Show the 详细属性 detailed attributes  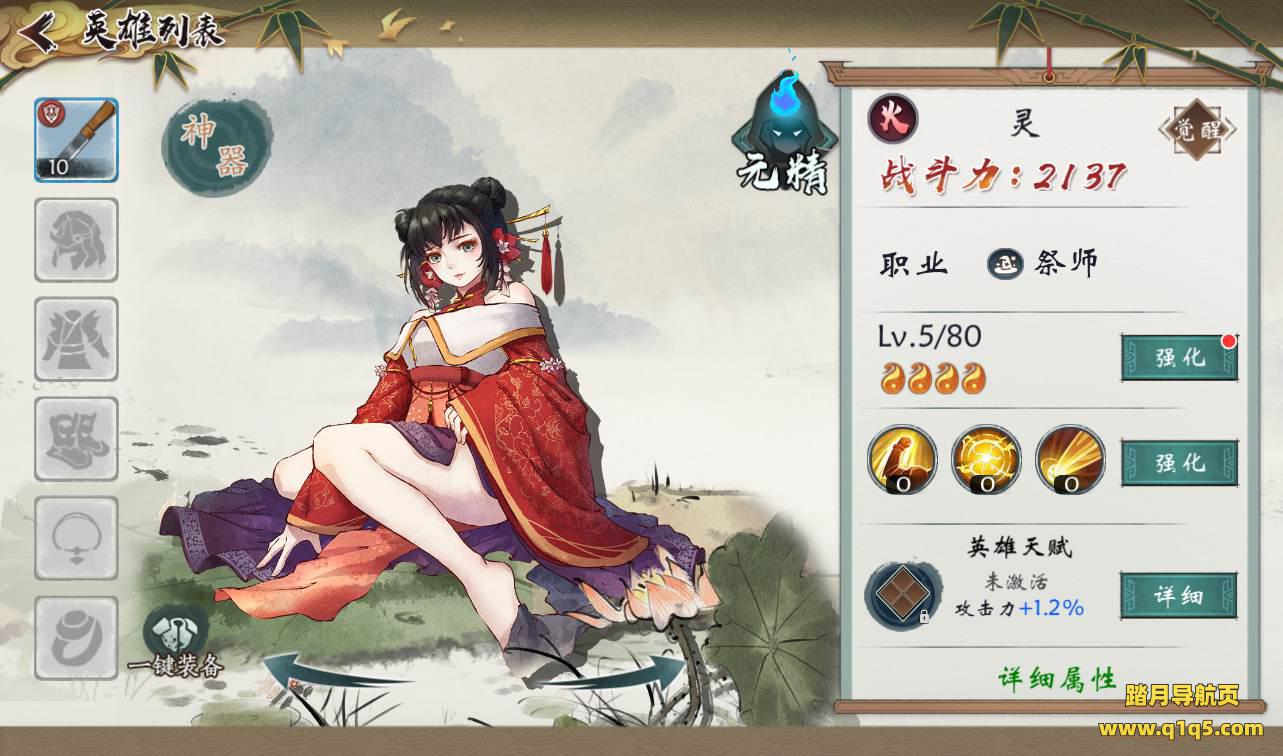point(1057,679)
